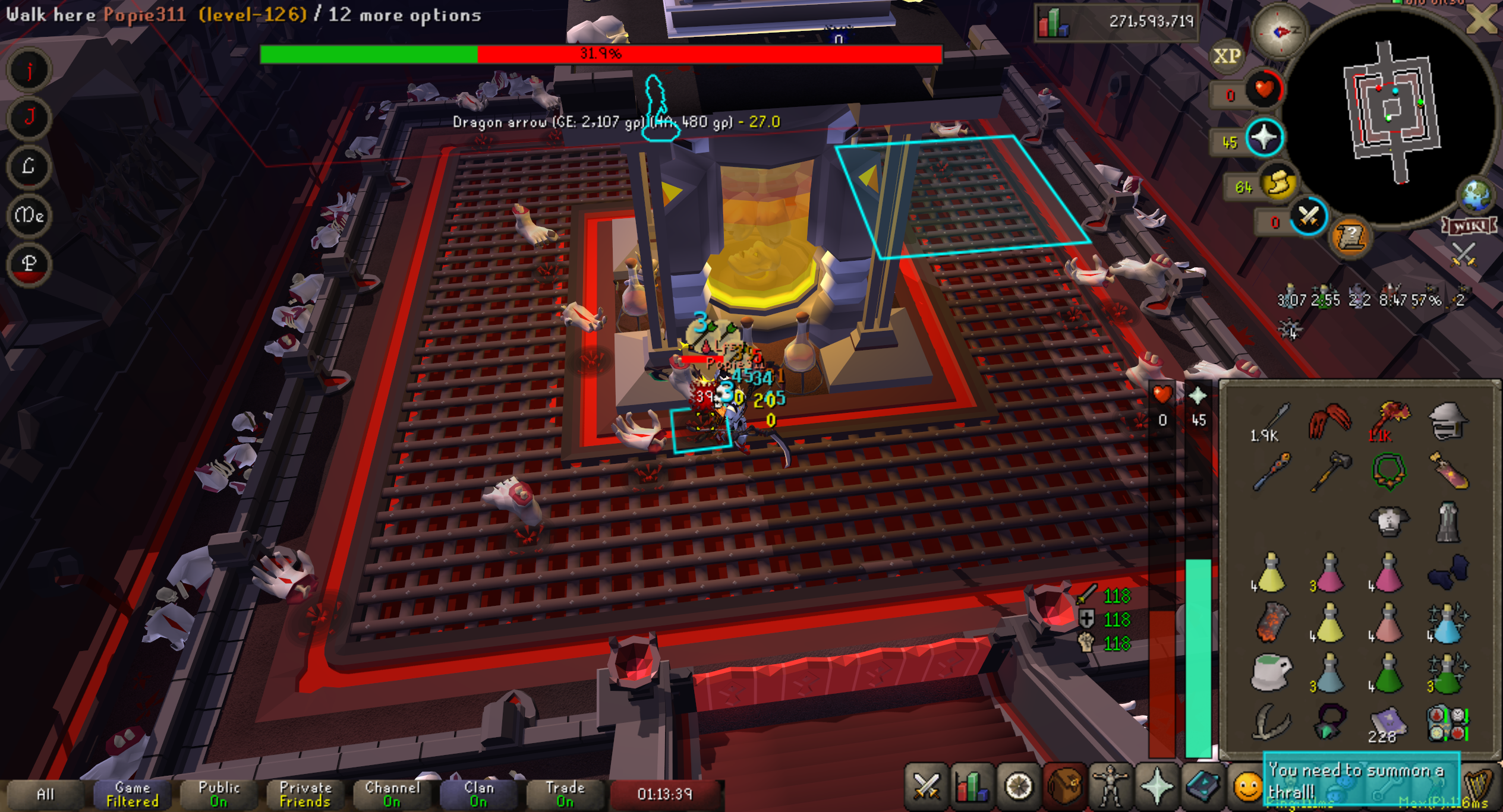Click the compass to face north
The height and width of the screenshot is (812, 1503).
coord(1279,31)
